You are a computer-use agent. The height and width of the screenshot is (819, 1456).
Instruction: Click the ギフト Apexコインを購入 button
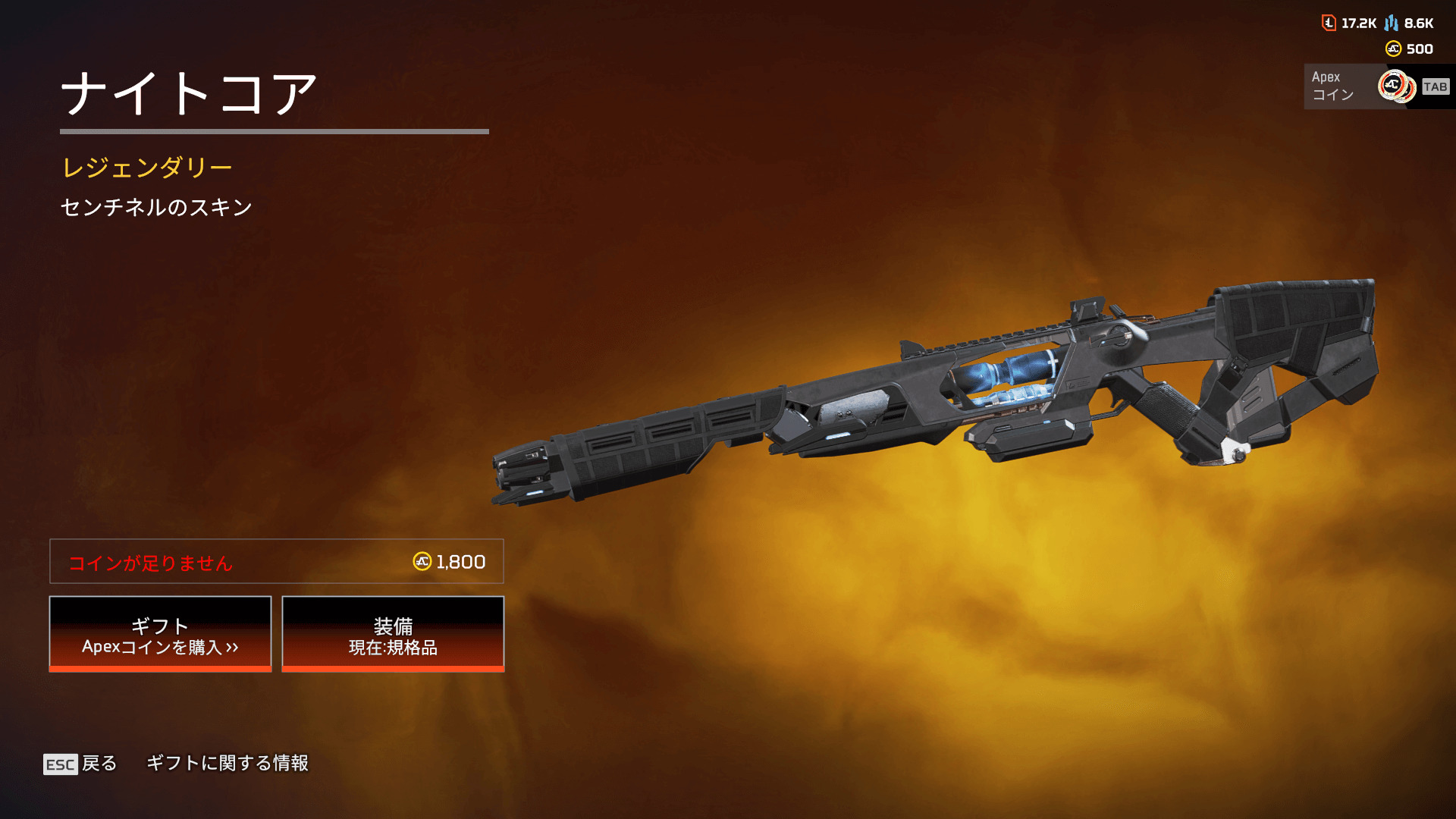(x=160, y=634)
